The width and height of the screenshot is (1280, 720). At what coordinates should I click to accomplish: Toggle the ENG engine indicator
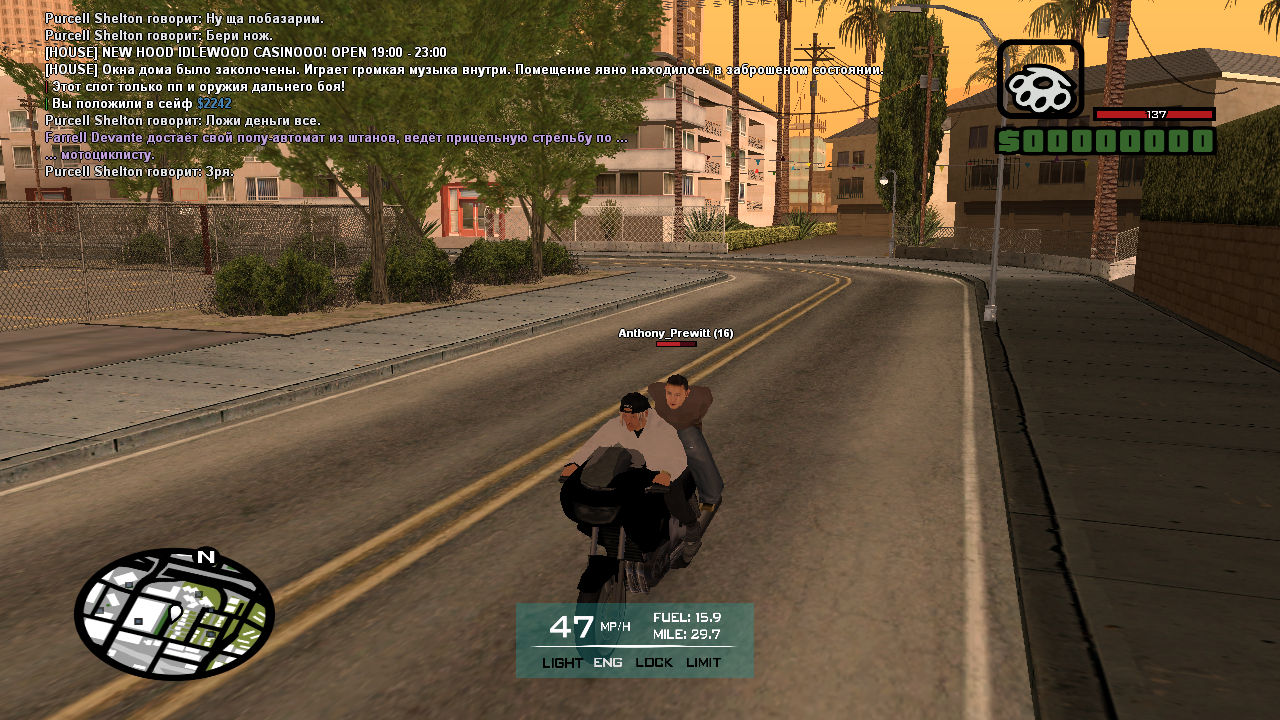pyautogui.click(x=608, y=662)
